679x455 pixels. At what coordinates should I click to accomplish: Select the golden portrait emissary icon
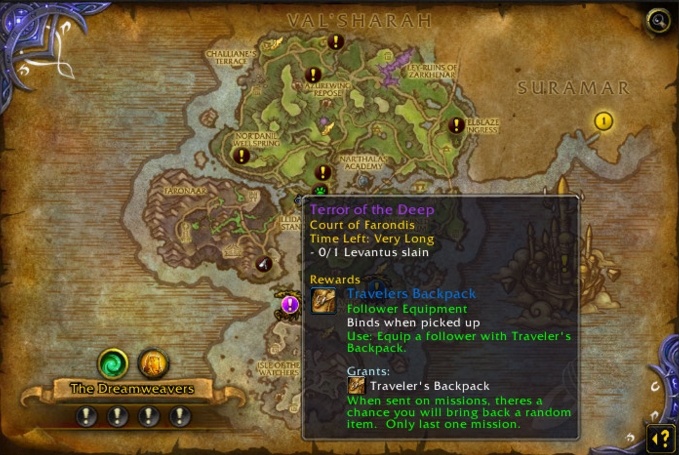(x=151, y=362)
